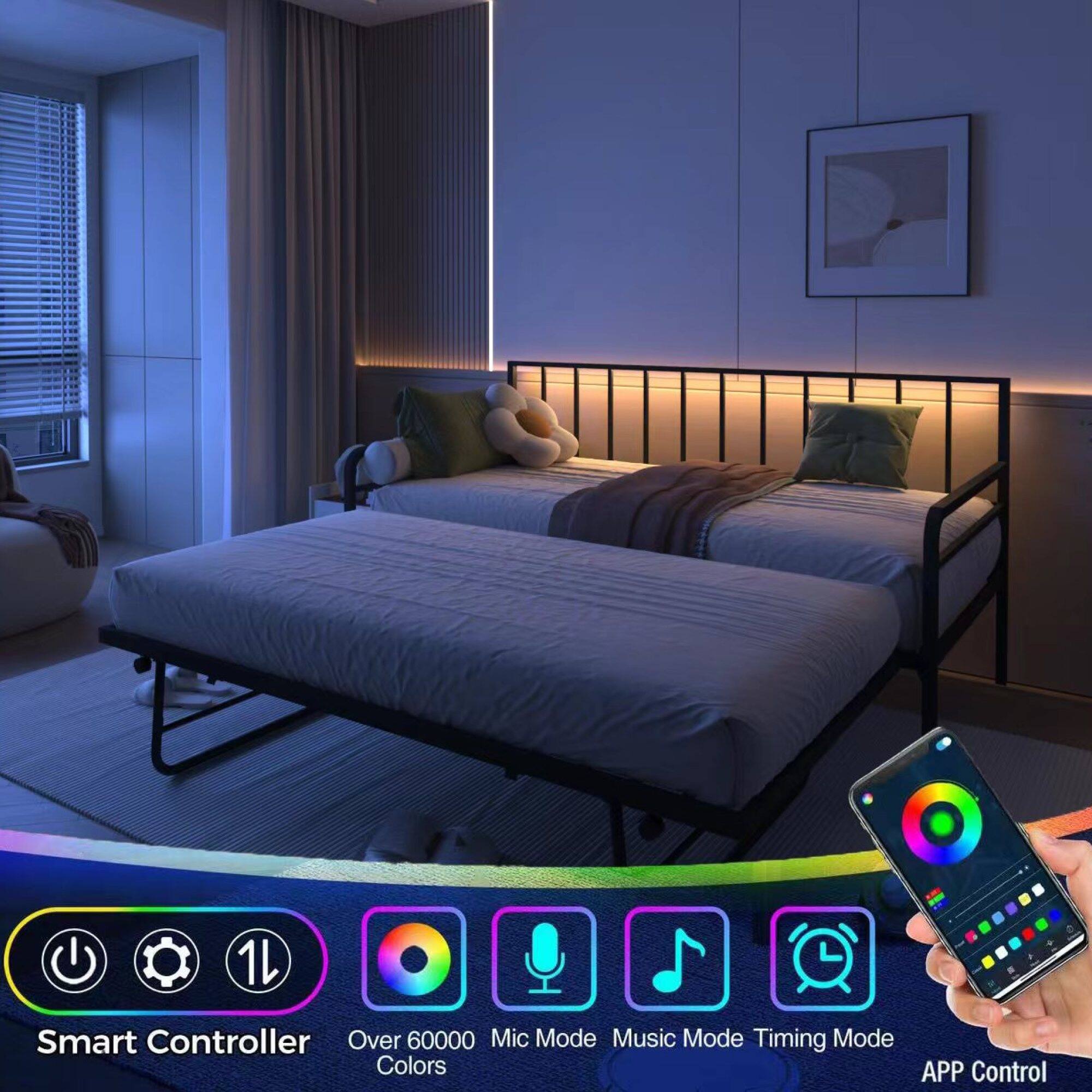Toggle the white color preset in the app

click(x=1037, y=888)
